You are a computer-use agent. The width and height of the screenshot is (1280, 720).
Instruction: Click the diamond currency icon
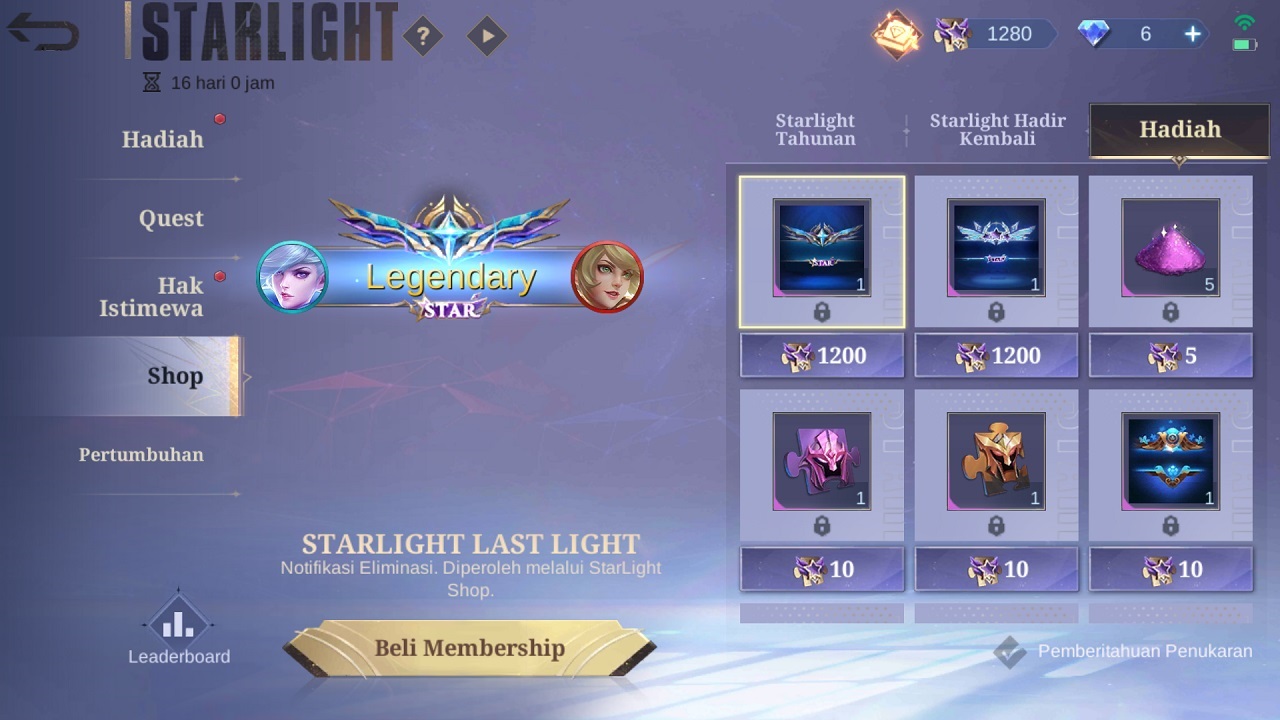coord(1093,33)
